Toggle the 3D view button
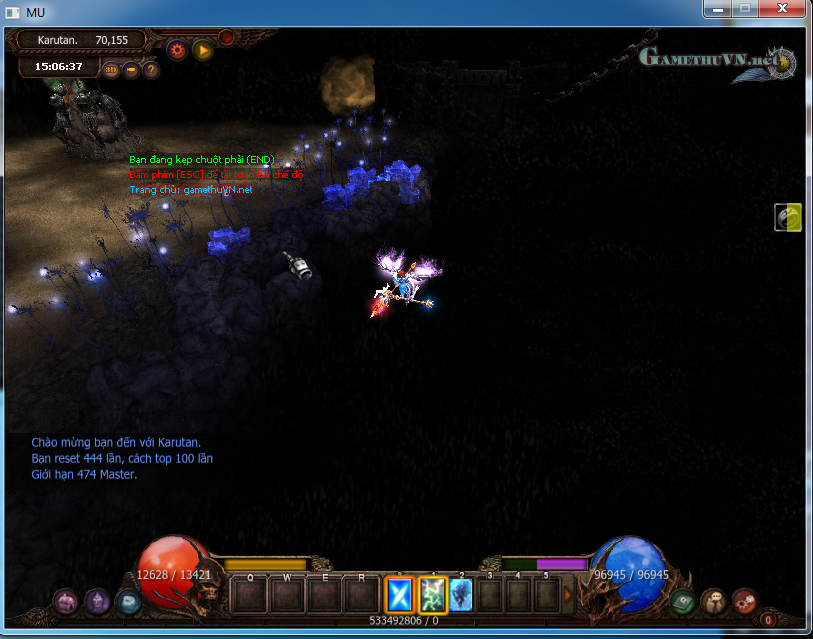 (111, 70)
